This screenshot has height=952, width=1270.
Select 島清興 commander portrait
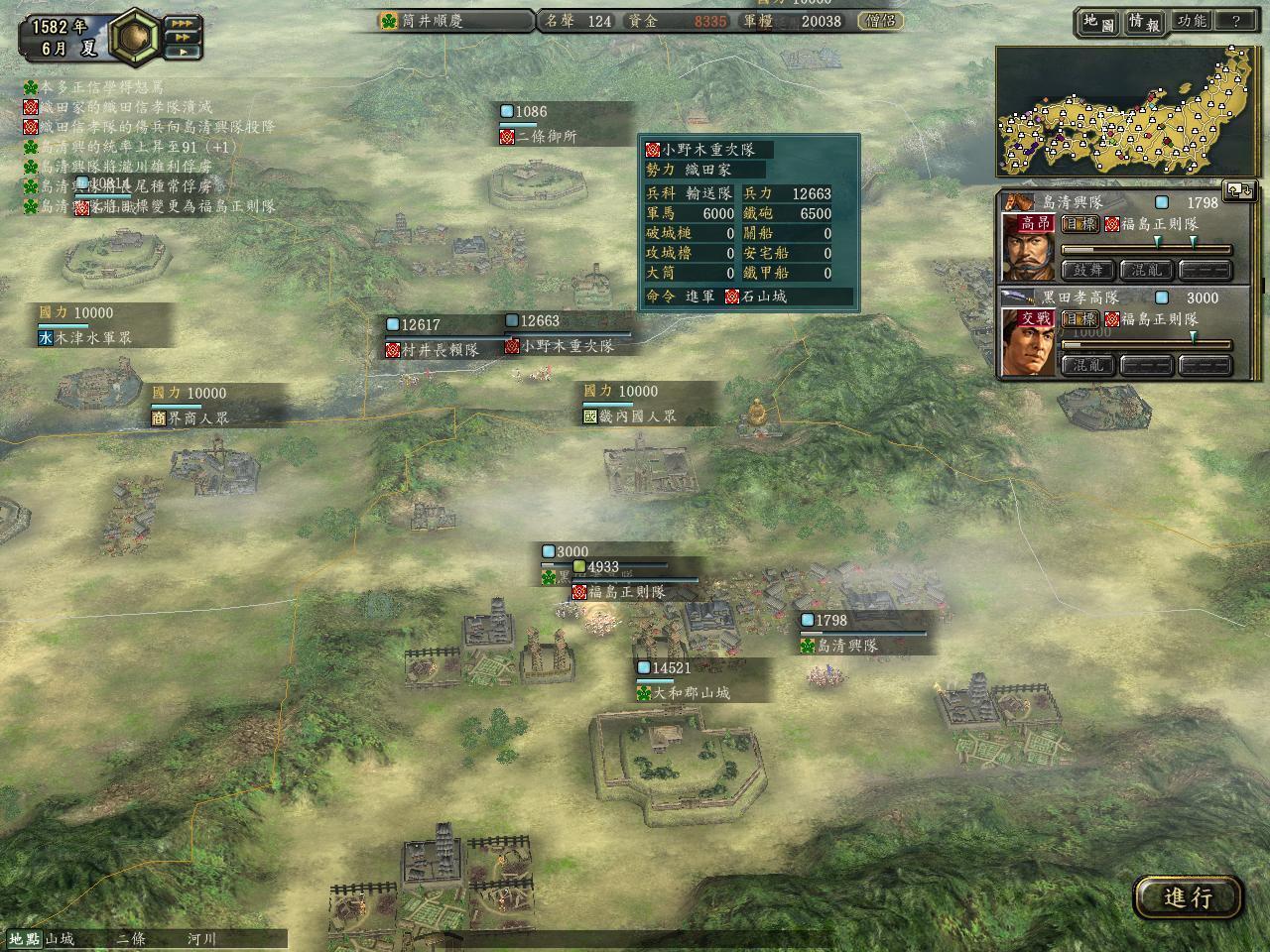click(x=1029, y=252)
